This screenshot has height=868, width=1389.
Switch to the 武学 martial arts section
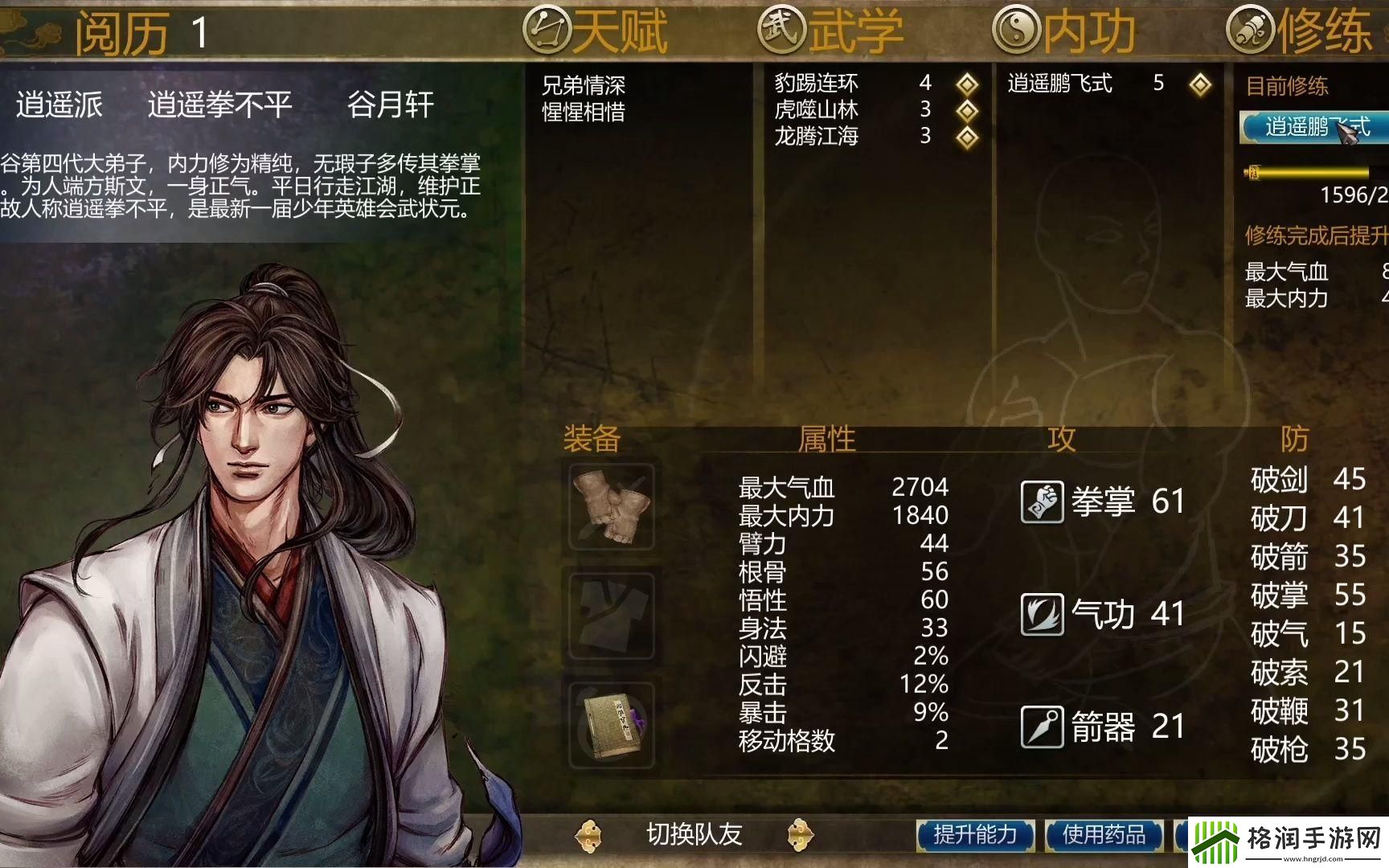[831, 31]
